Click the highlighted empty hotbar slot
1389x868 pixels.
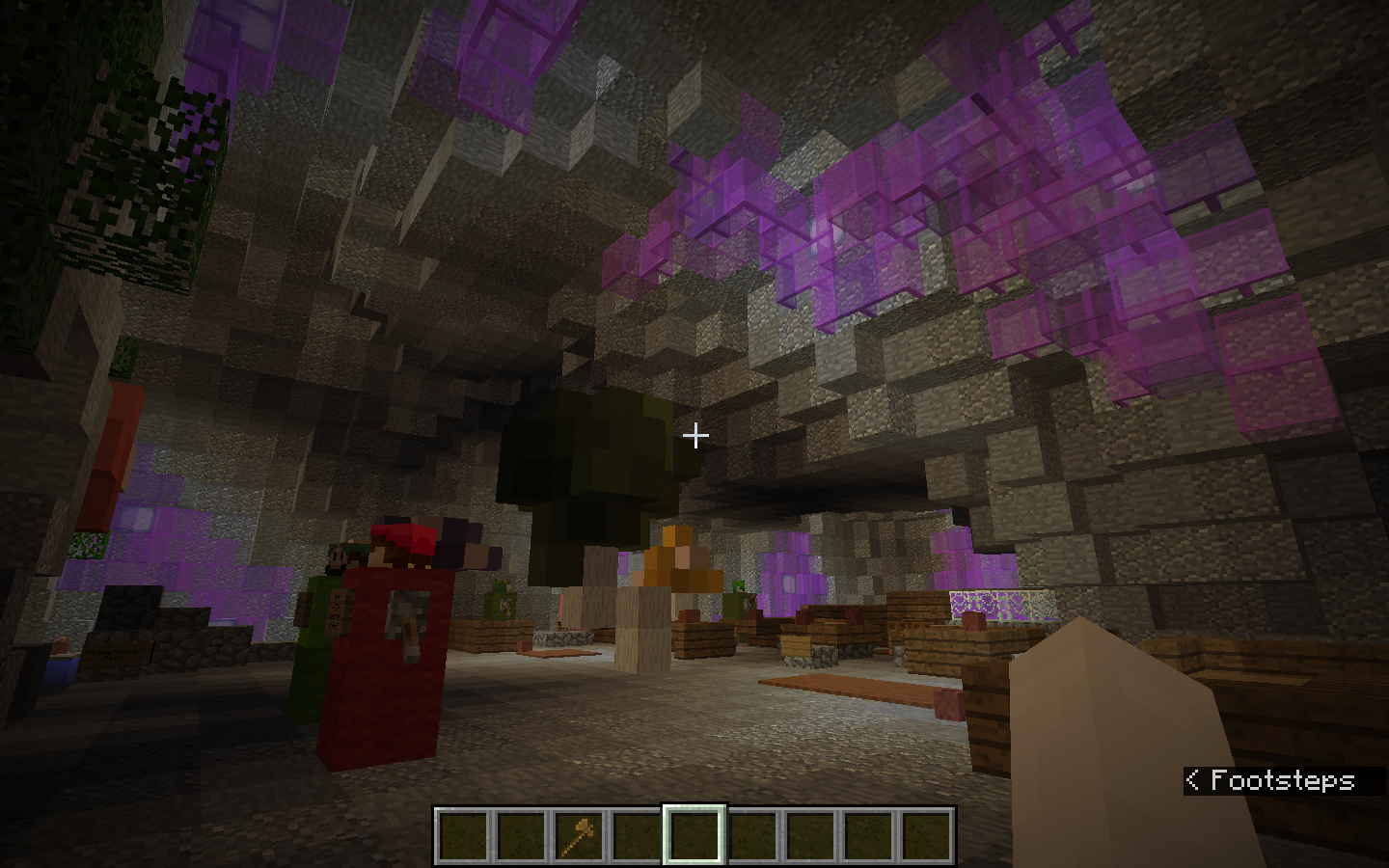[694, 834]
